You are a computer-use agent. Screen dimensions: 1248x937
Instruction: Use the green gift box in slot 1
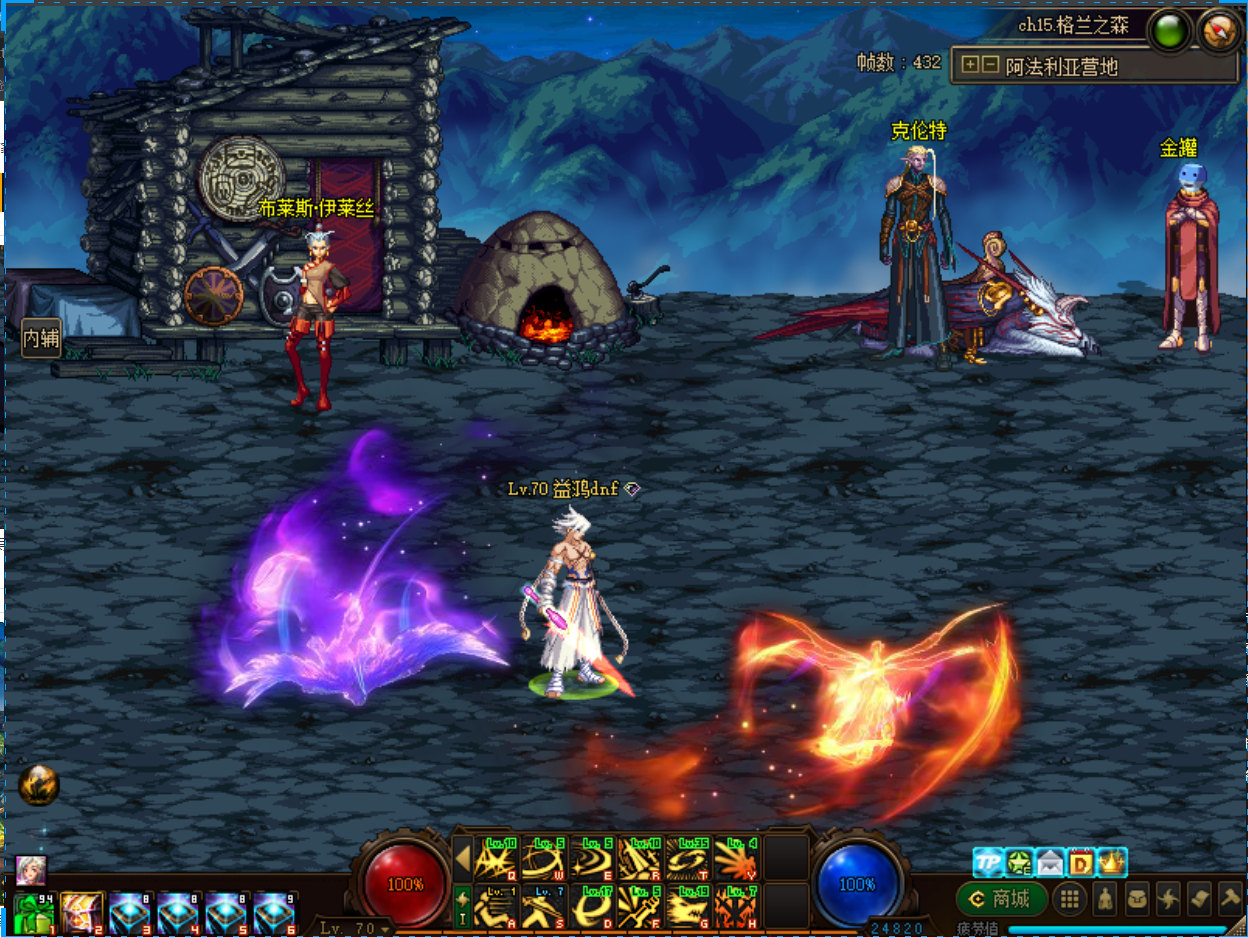[x=33, y=912]
